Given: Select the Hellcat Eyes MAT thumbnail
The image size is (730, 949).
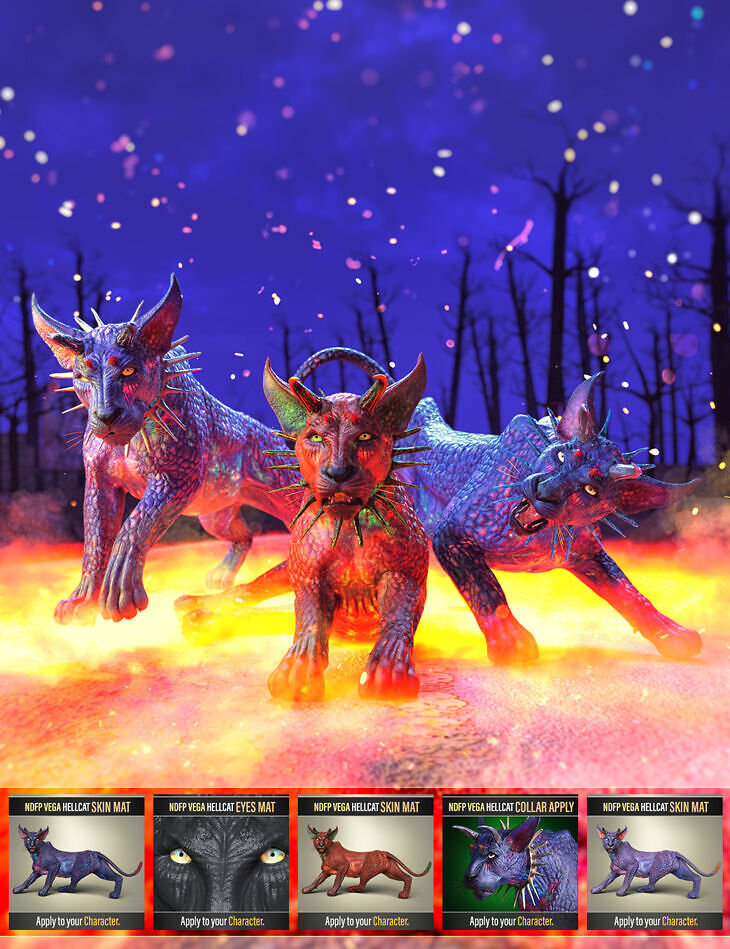Looking at the screenshot, I should click(221, 862).
